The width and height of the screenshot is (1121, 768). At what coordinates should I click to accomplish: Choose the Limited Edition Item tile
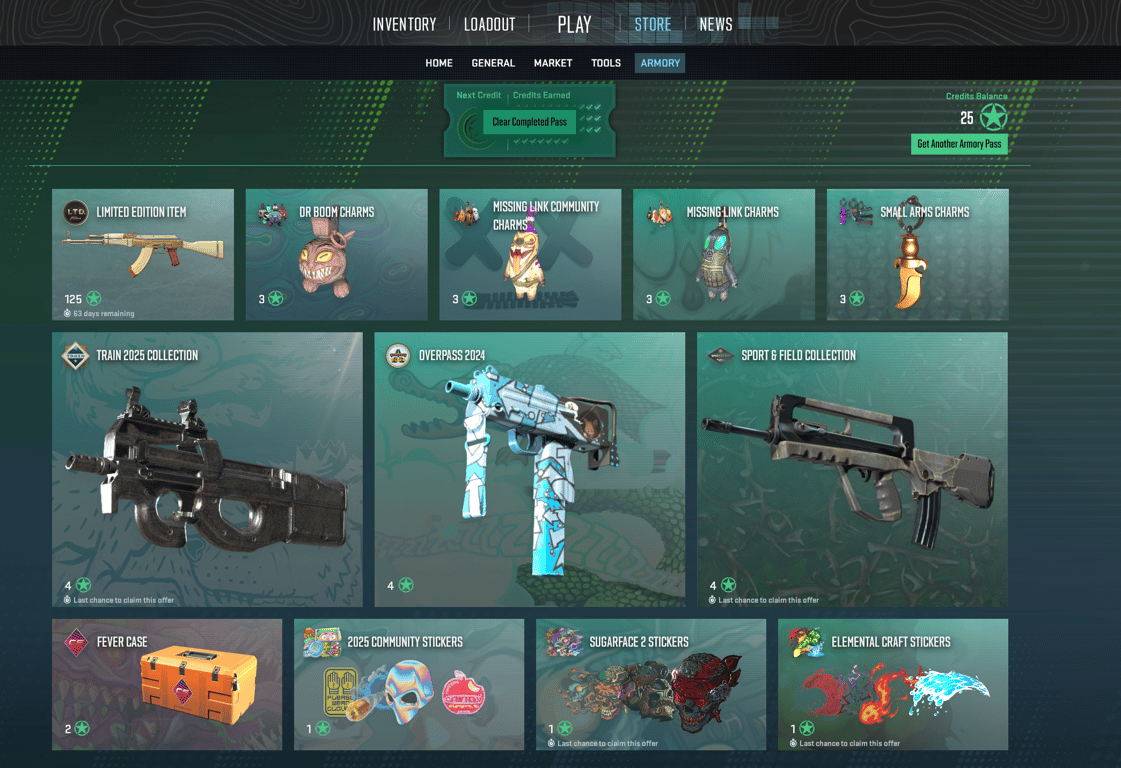tap(143, 255)
